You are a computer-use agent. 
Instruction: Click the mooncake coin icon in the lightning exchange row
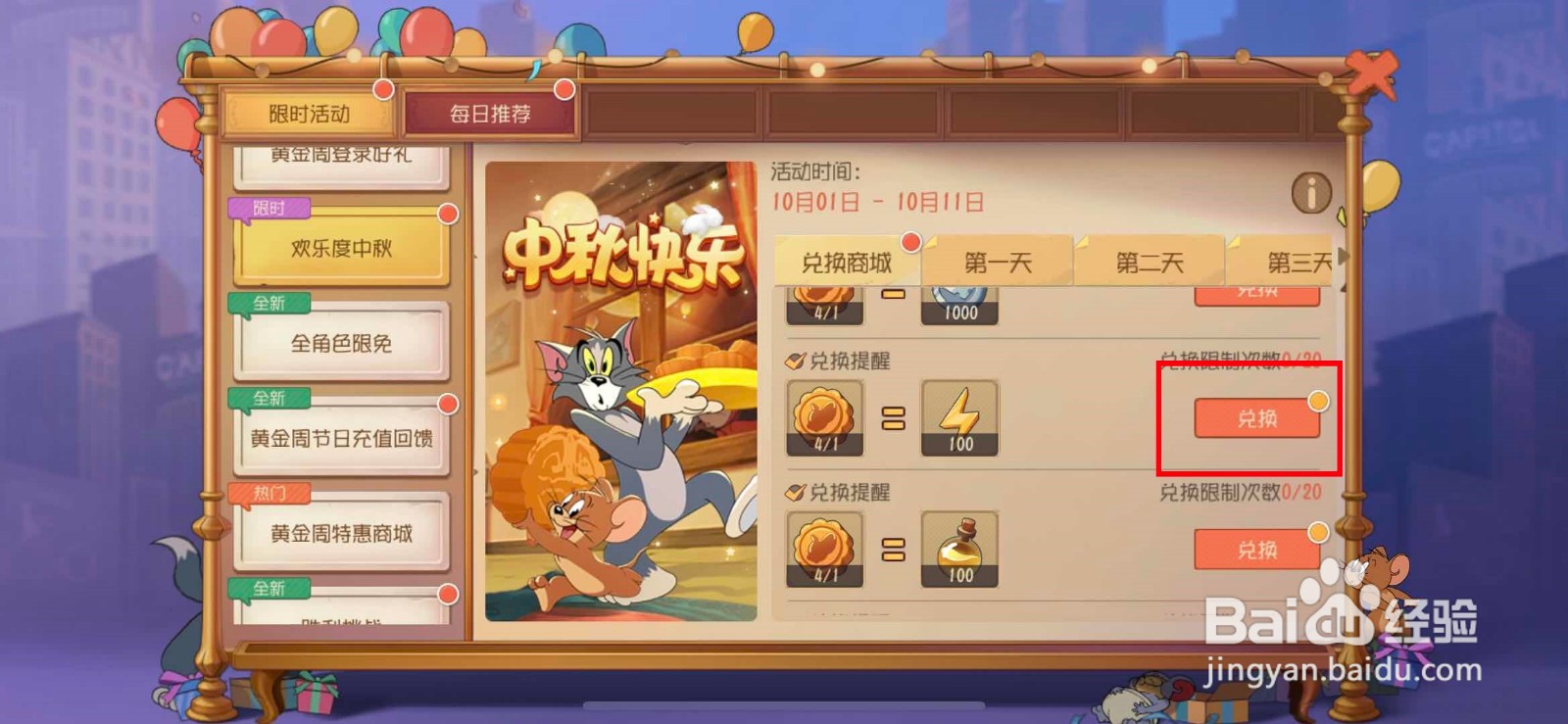coord(826,419)
